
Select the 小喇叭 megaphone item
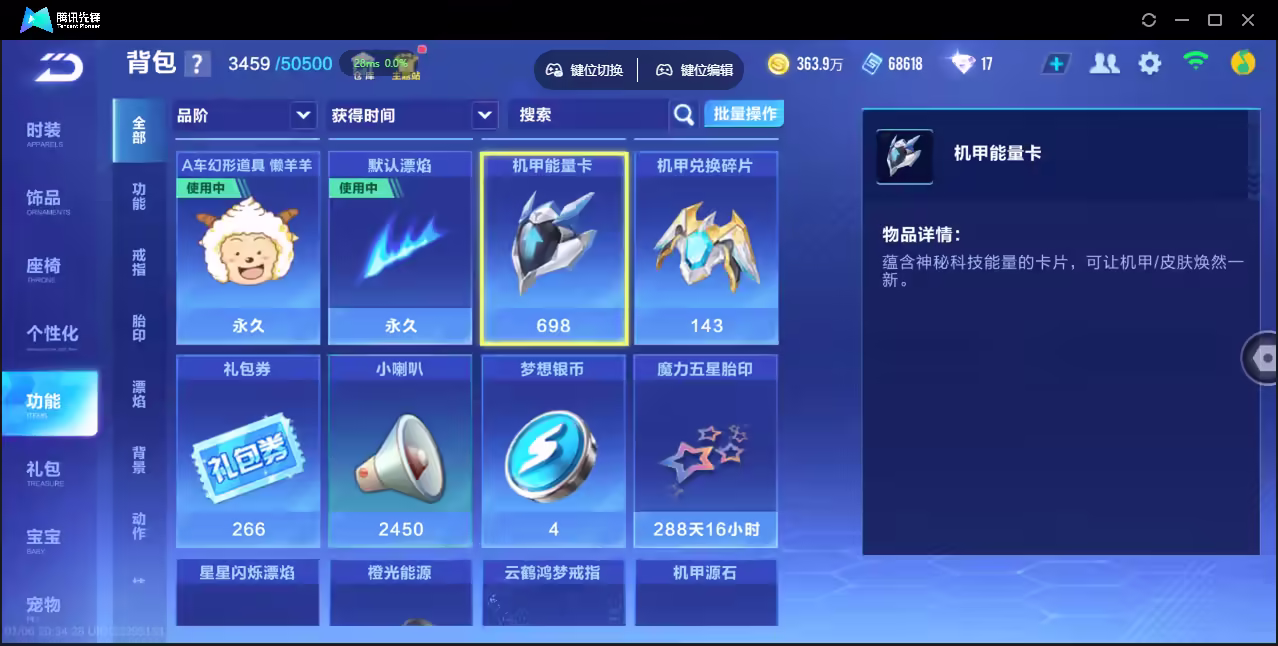coord(400,452)
